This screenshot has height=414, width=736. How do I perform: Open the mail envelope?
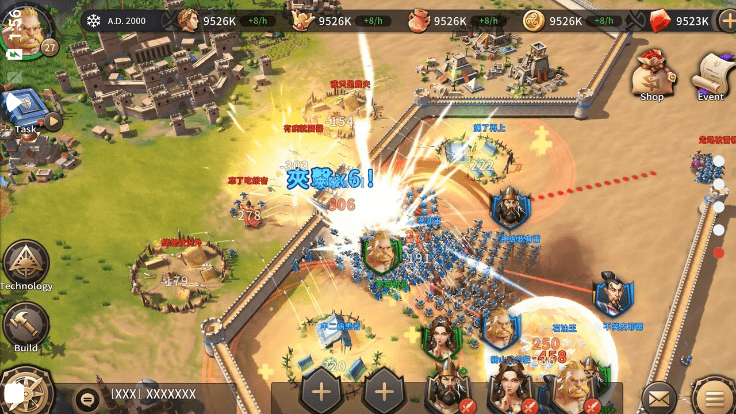tap(658, 397)
